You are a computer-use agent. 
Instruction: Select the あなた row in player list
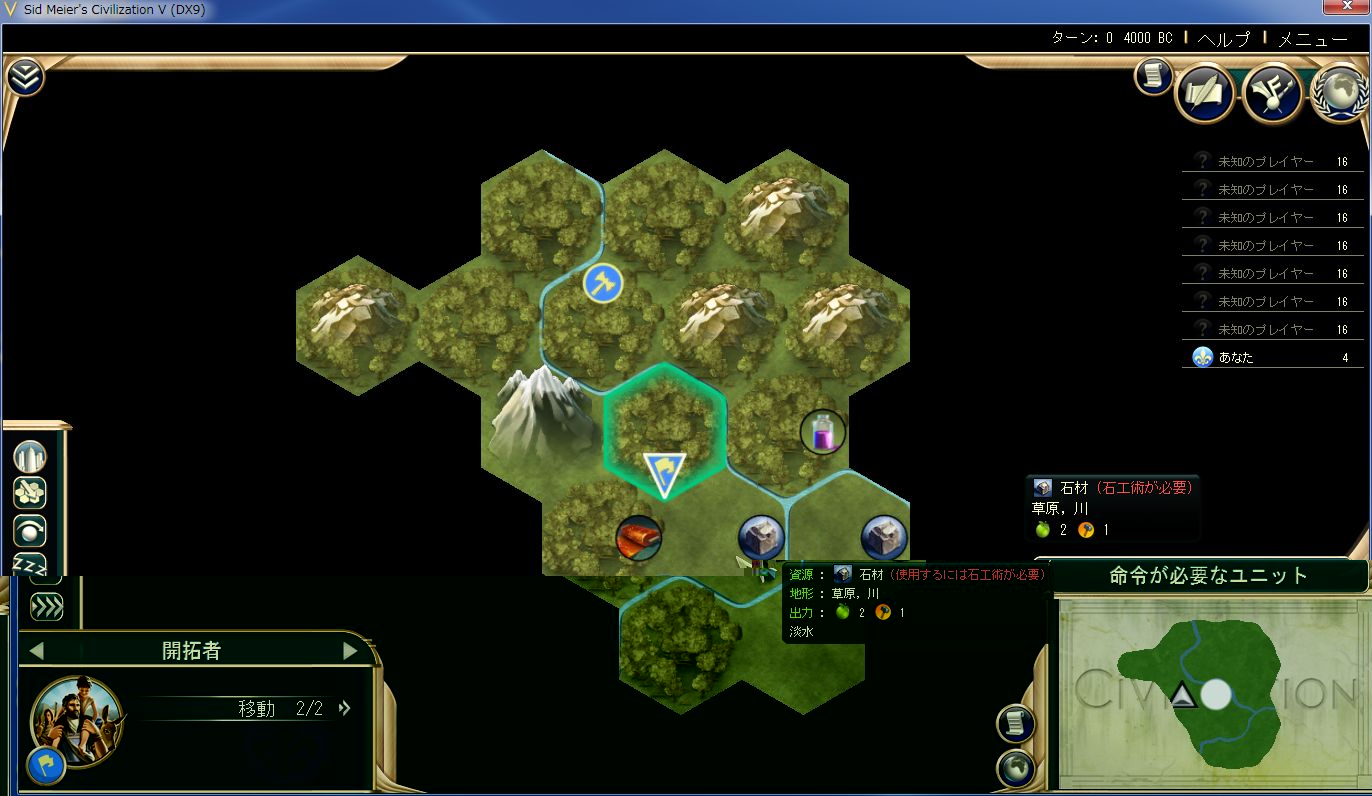pos(1272,357)
